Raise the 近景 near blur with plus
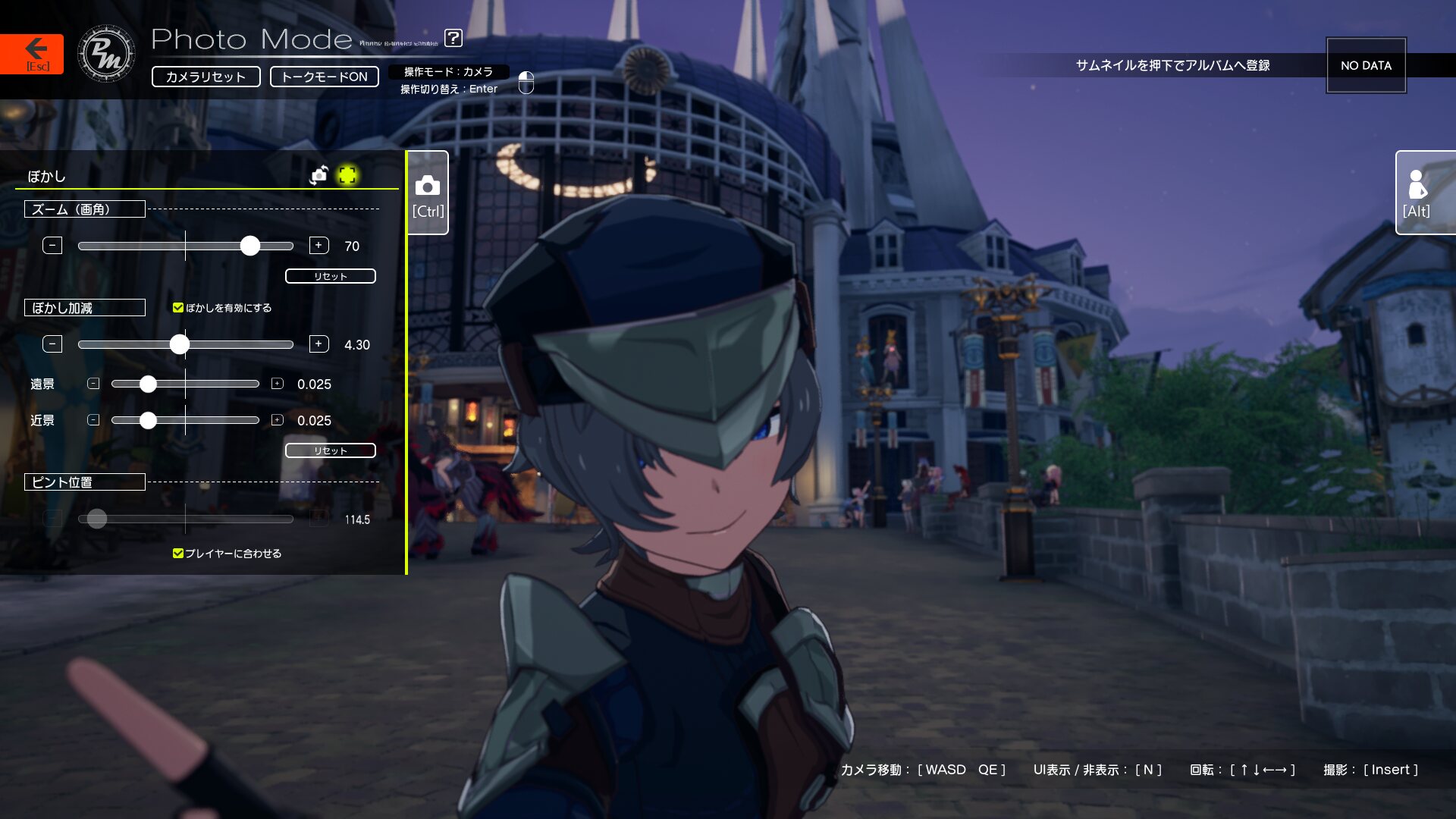The image size is (1456, 819). (278, 420)
